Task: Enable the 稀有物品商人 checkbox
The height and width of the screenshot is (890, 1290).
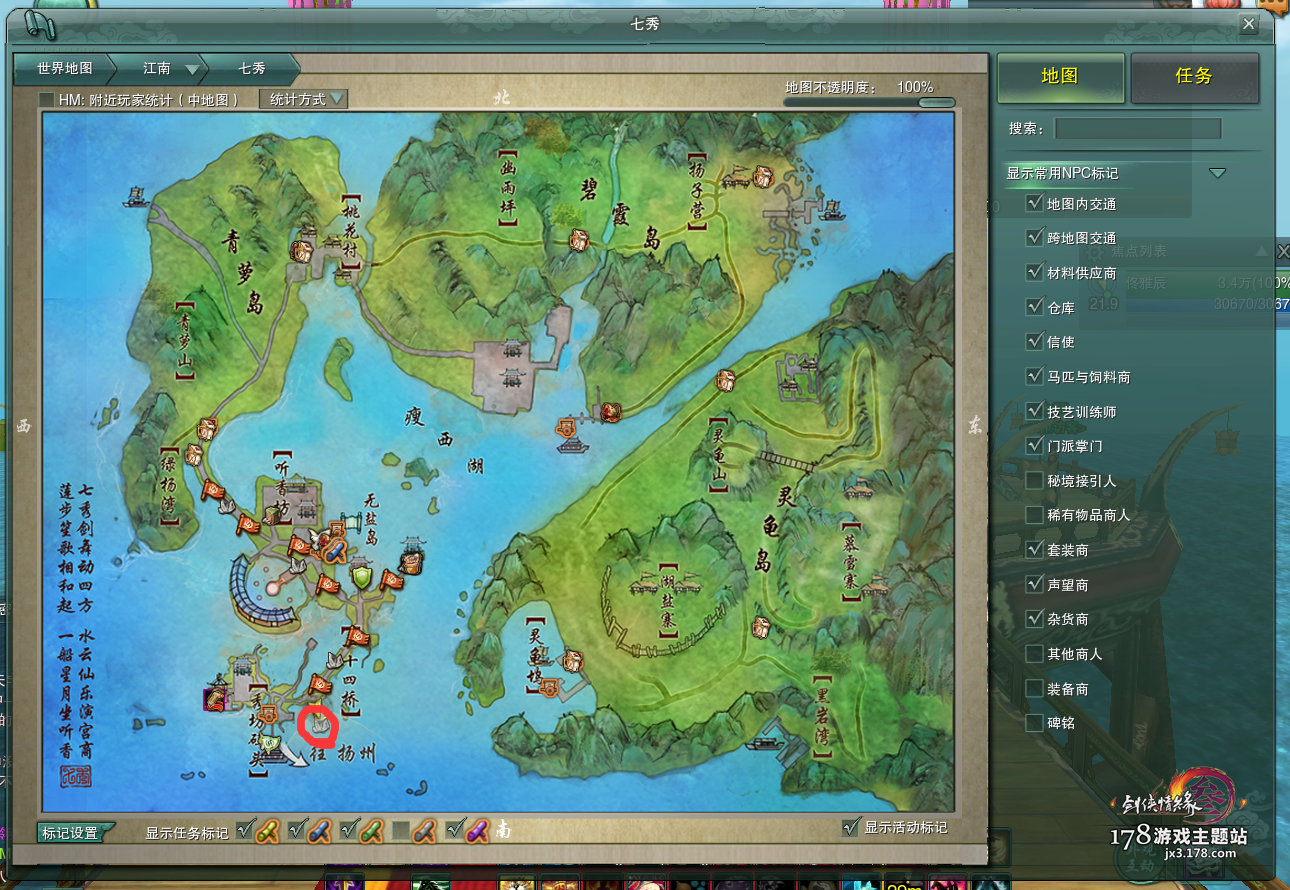Action: [1035, 515]
